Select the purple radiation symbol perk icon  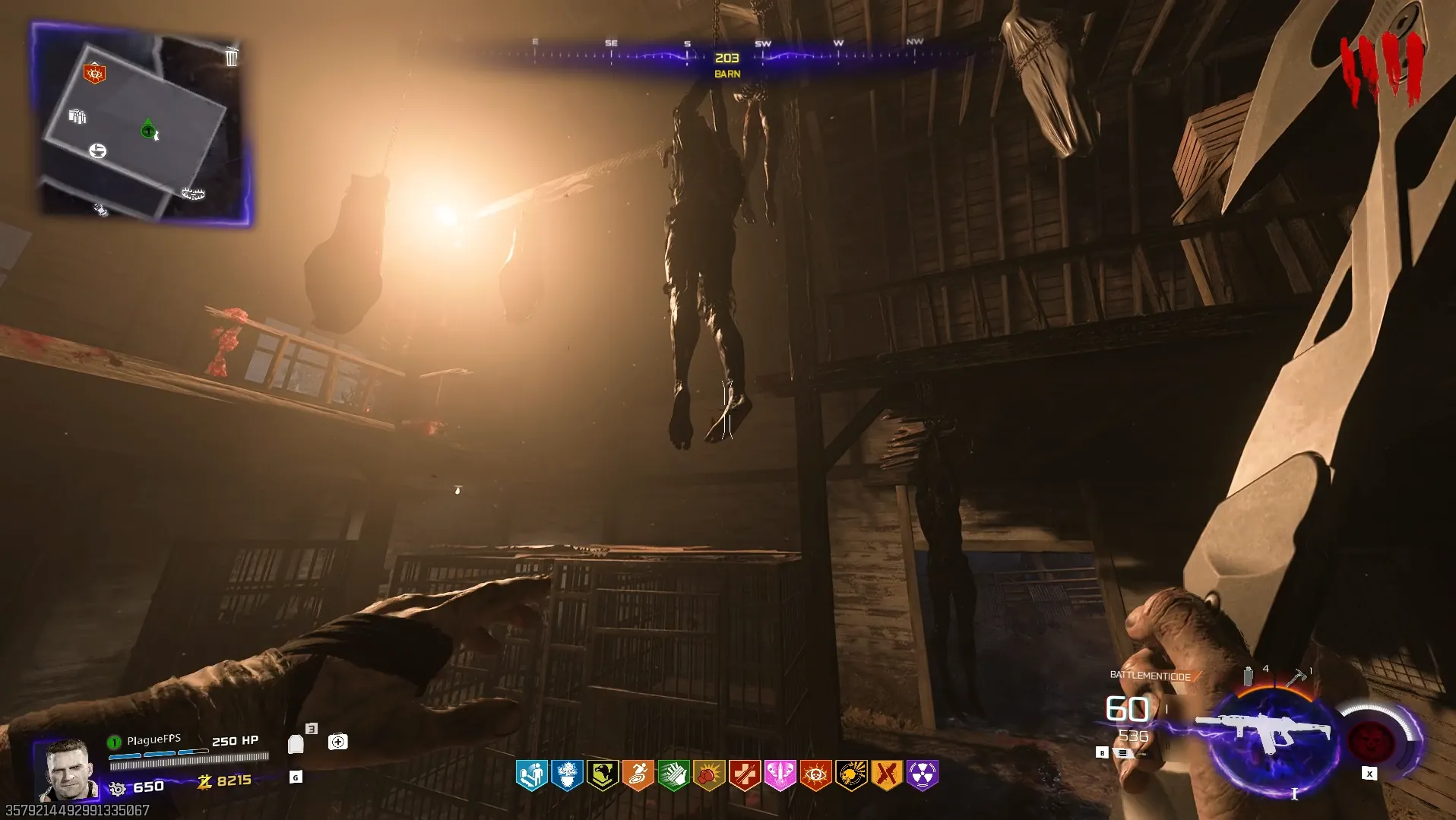coord(922,775)
